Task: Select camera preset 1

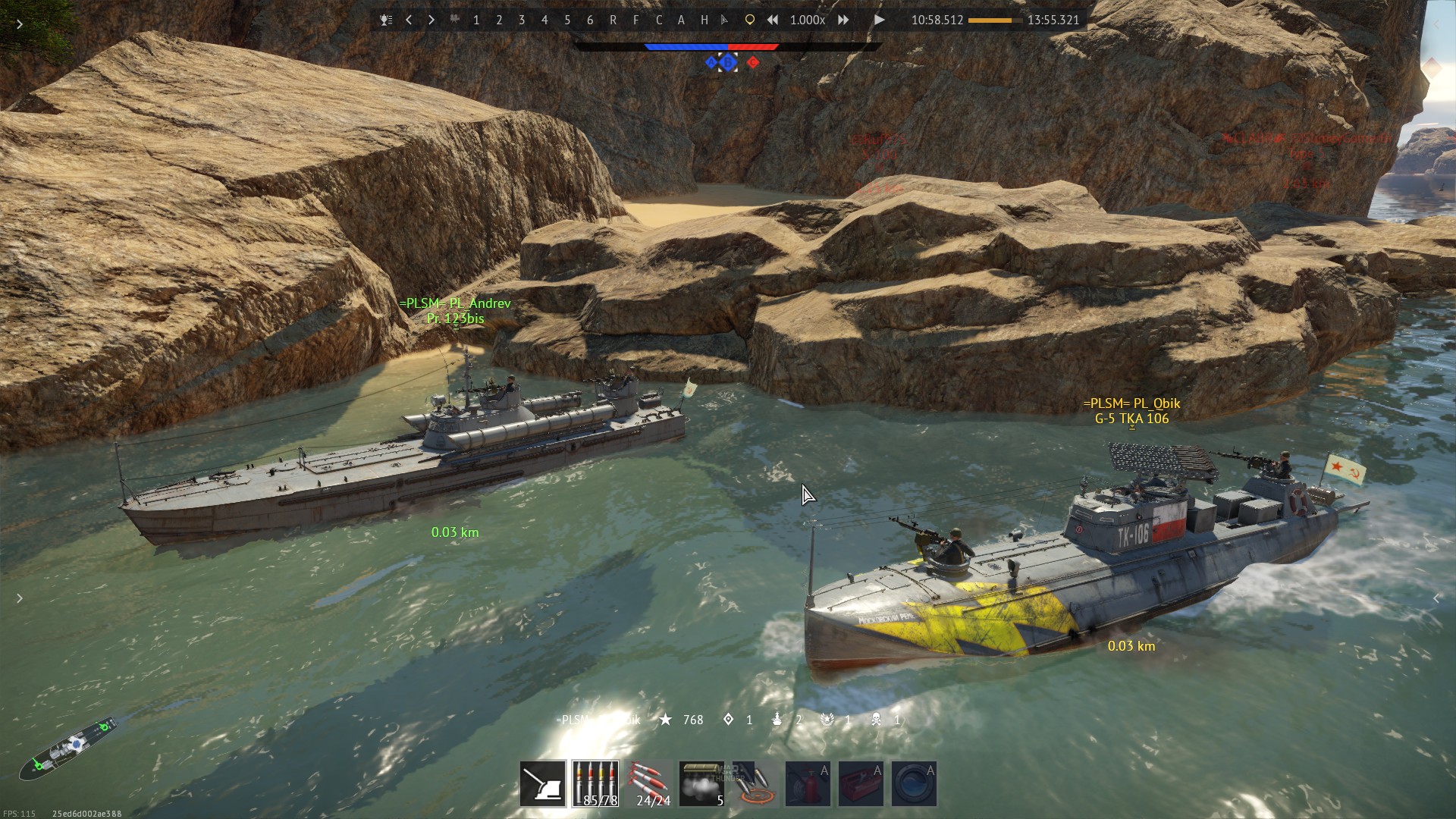Action: (x=476, y=20)
